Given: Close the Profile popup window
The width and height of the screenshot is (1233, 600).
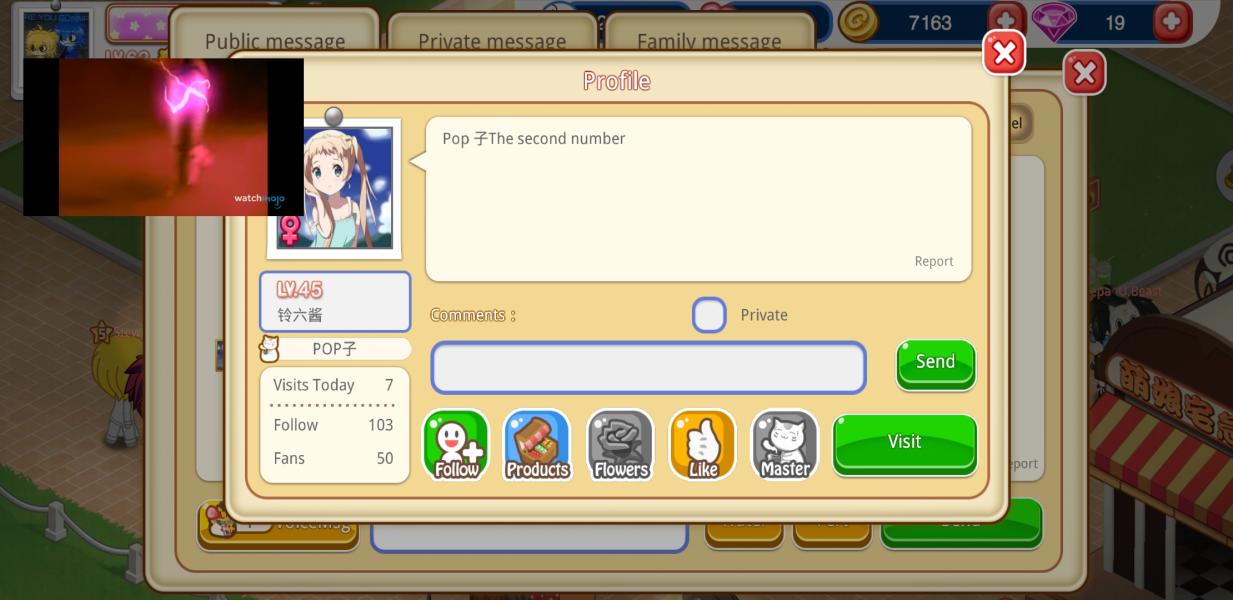Looking at the screenshot, I should 1004,53.
